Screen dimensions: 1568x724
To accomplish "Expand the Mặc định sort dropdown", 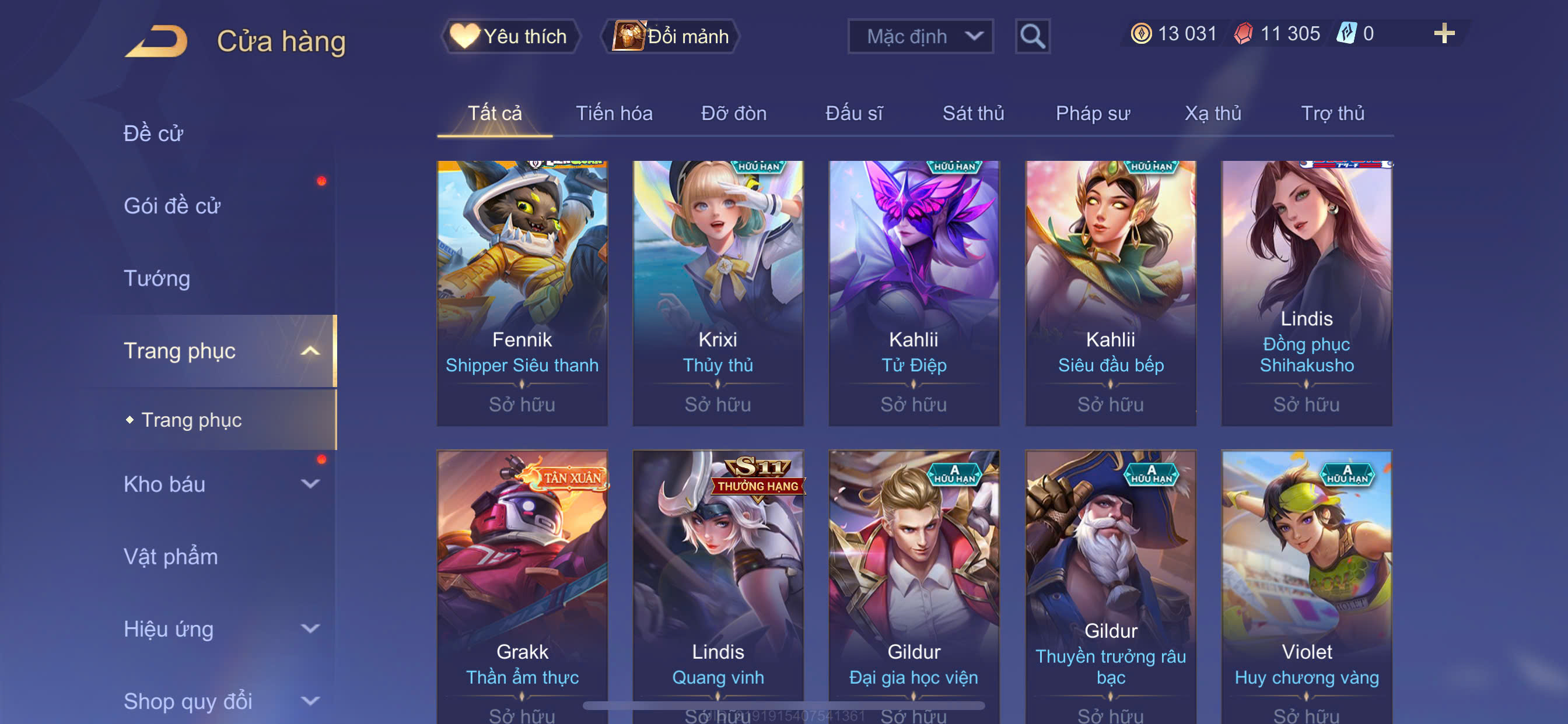I will click(920, 37).
